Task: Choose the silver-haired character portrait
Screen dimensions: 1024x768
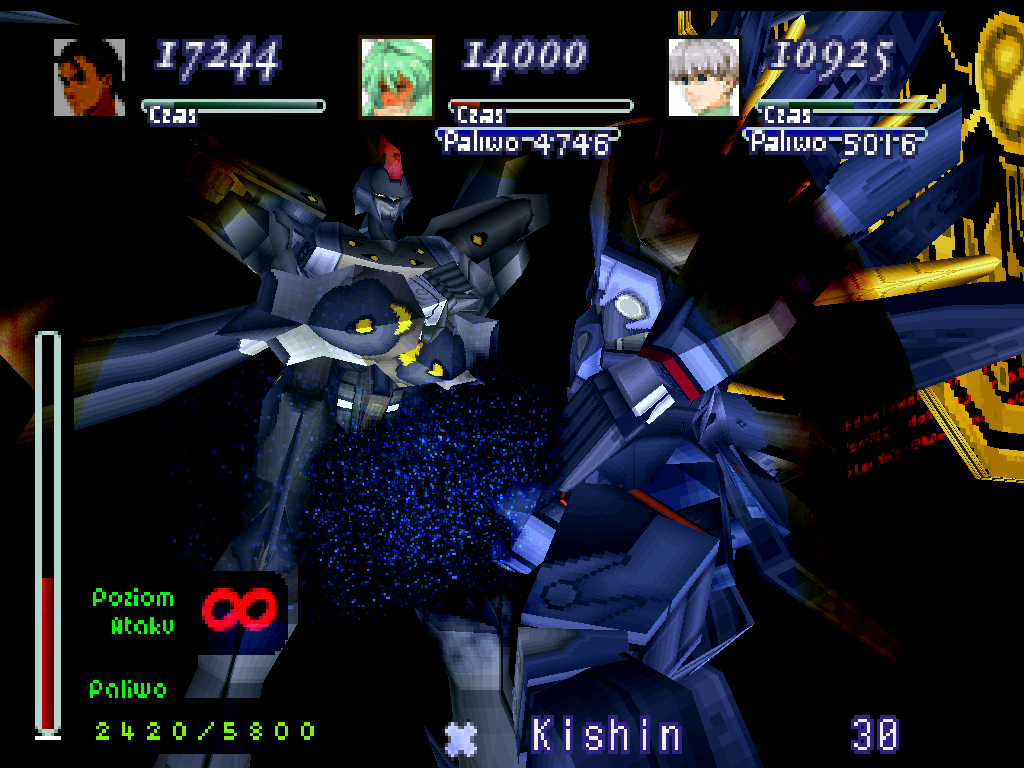Action: pos(703,77)
